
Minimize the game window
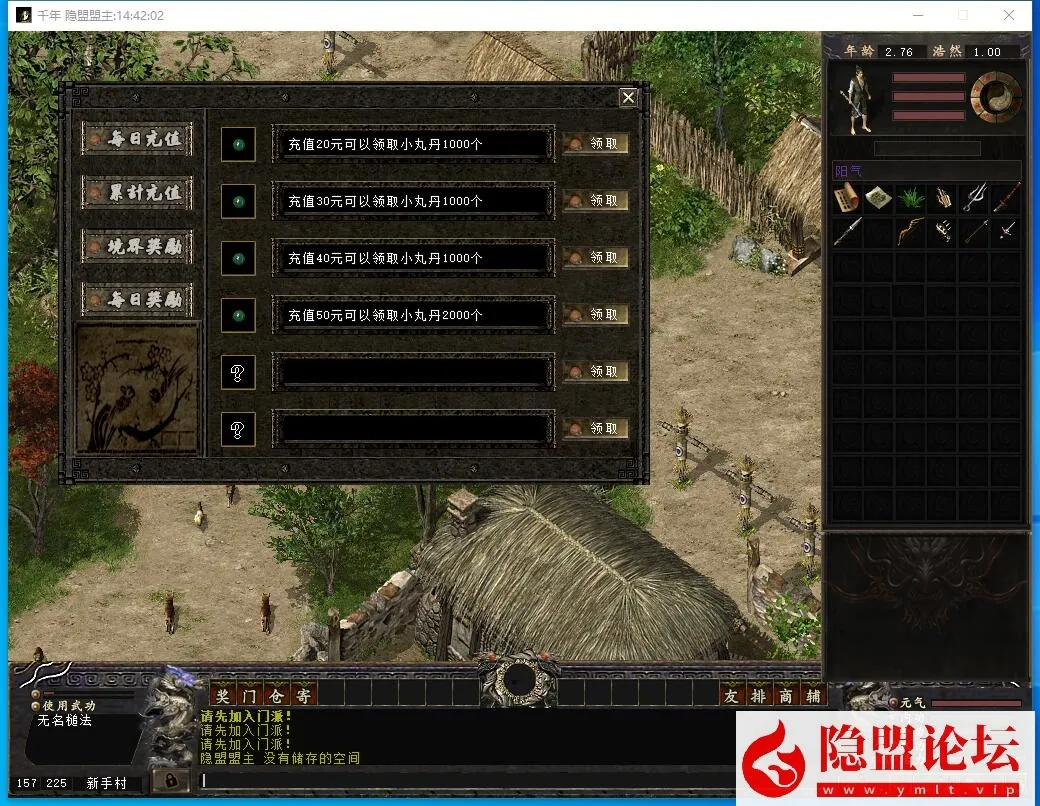[917, 15]
